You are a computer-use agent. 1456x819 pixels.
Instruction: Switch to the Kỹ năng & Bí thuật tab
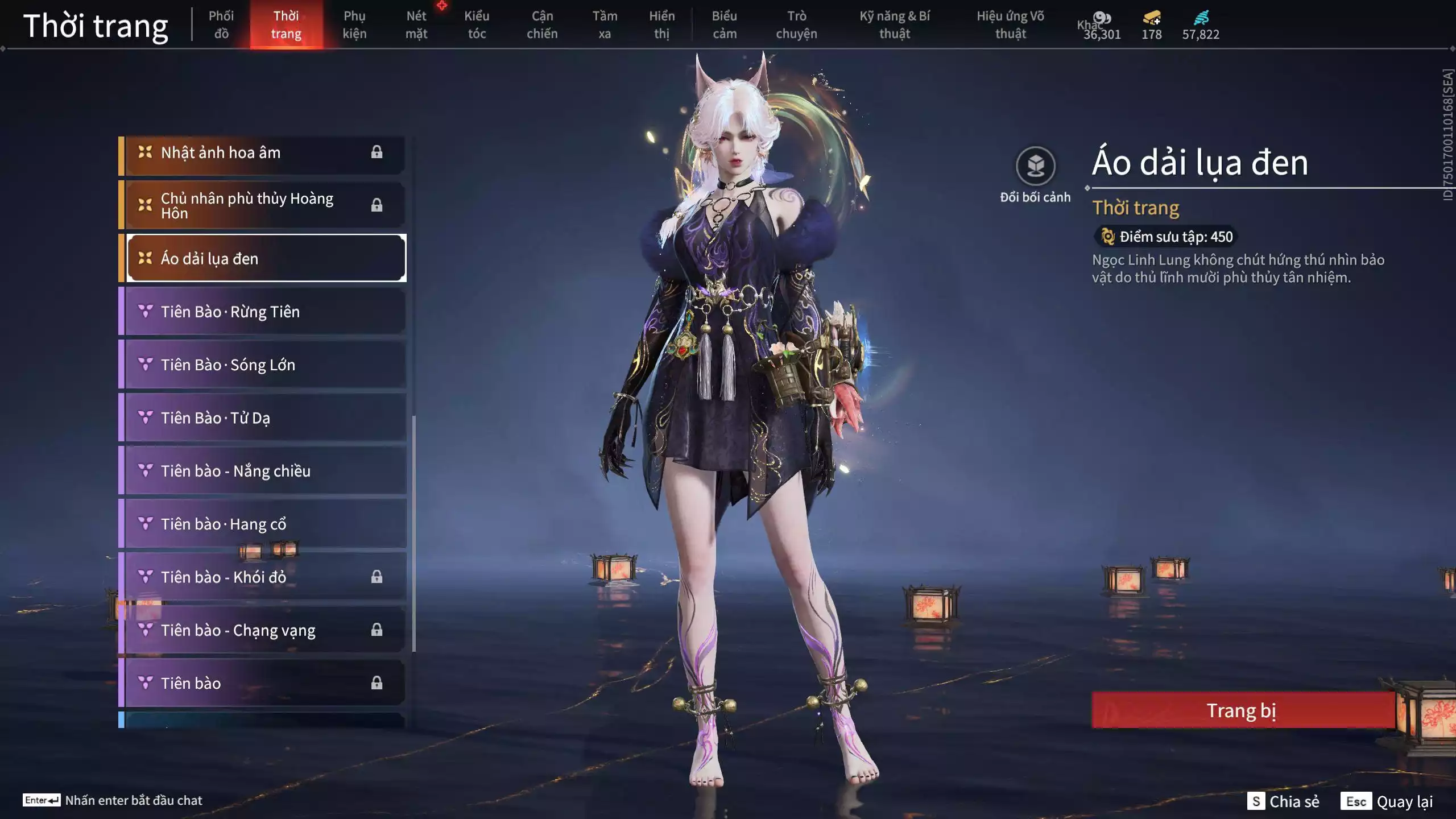point(896,24)
